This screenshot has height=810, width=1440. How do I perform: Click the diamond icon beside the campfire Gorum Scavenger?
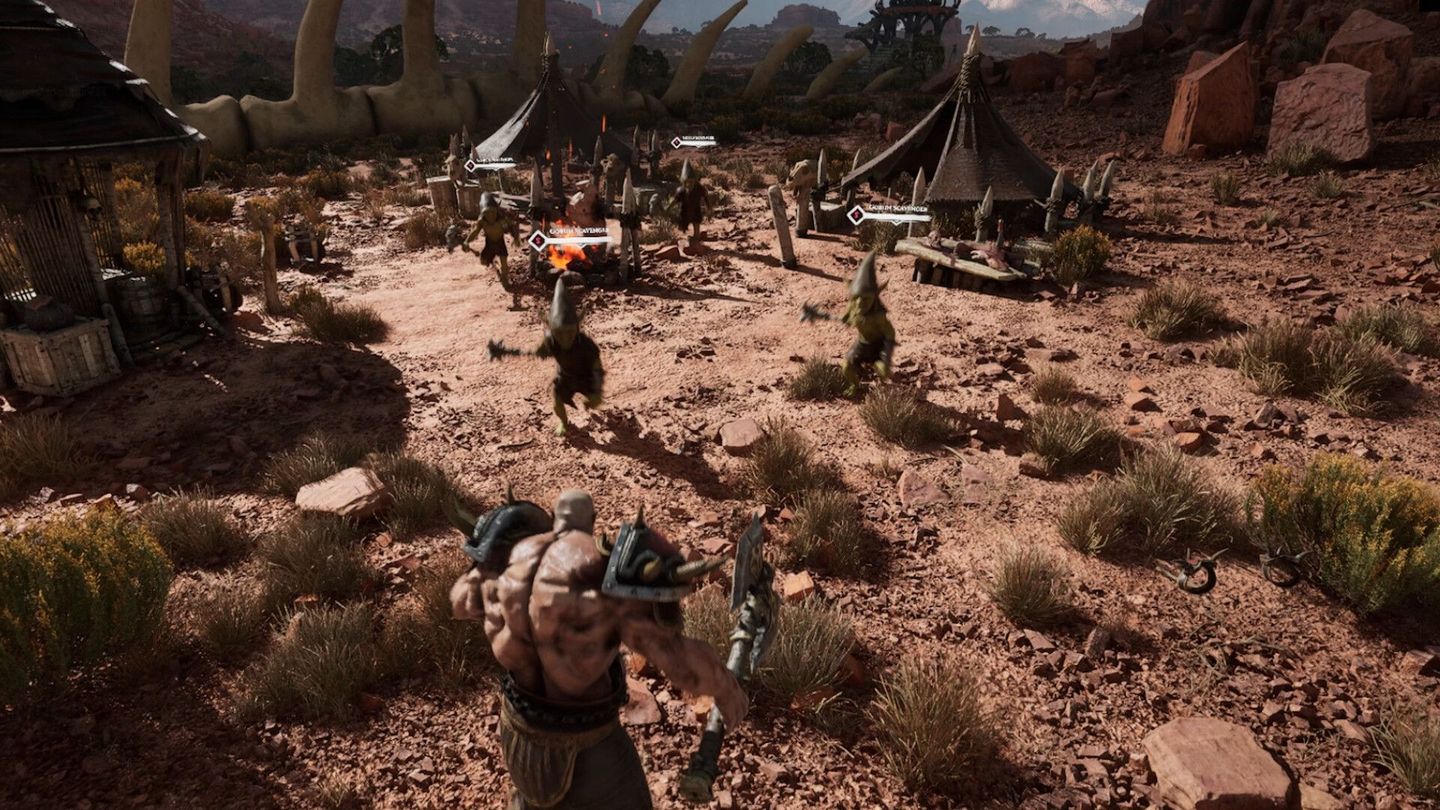click(539, 240)
